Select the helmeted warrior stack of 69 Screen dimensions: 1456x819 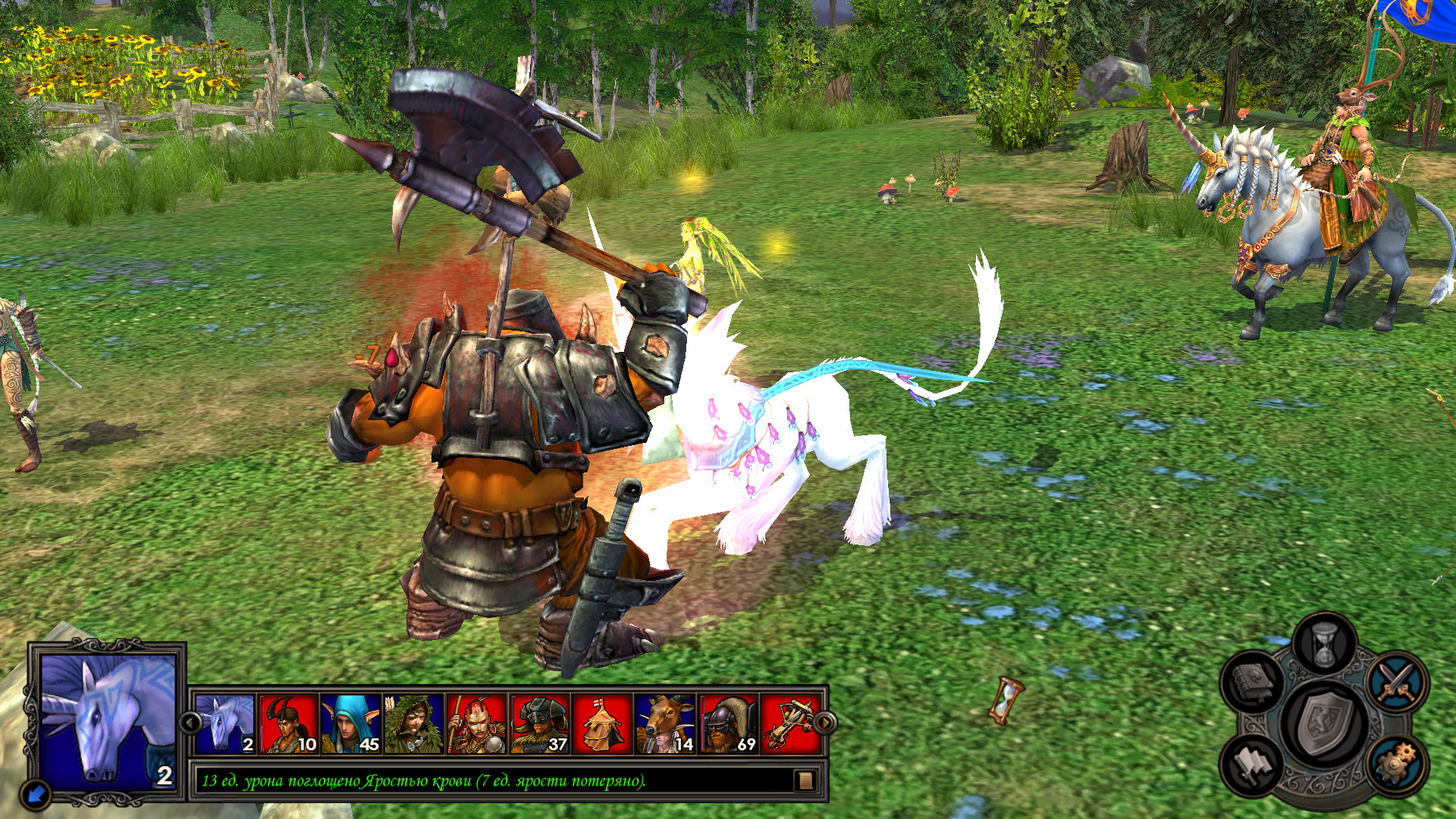coord(728,724)
